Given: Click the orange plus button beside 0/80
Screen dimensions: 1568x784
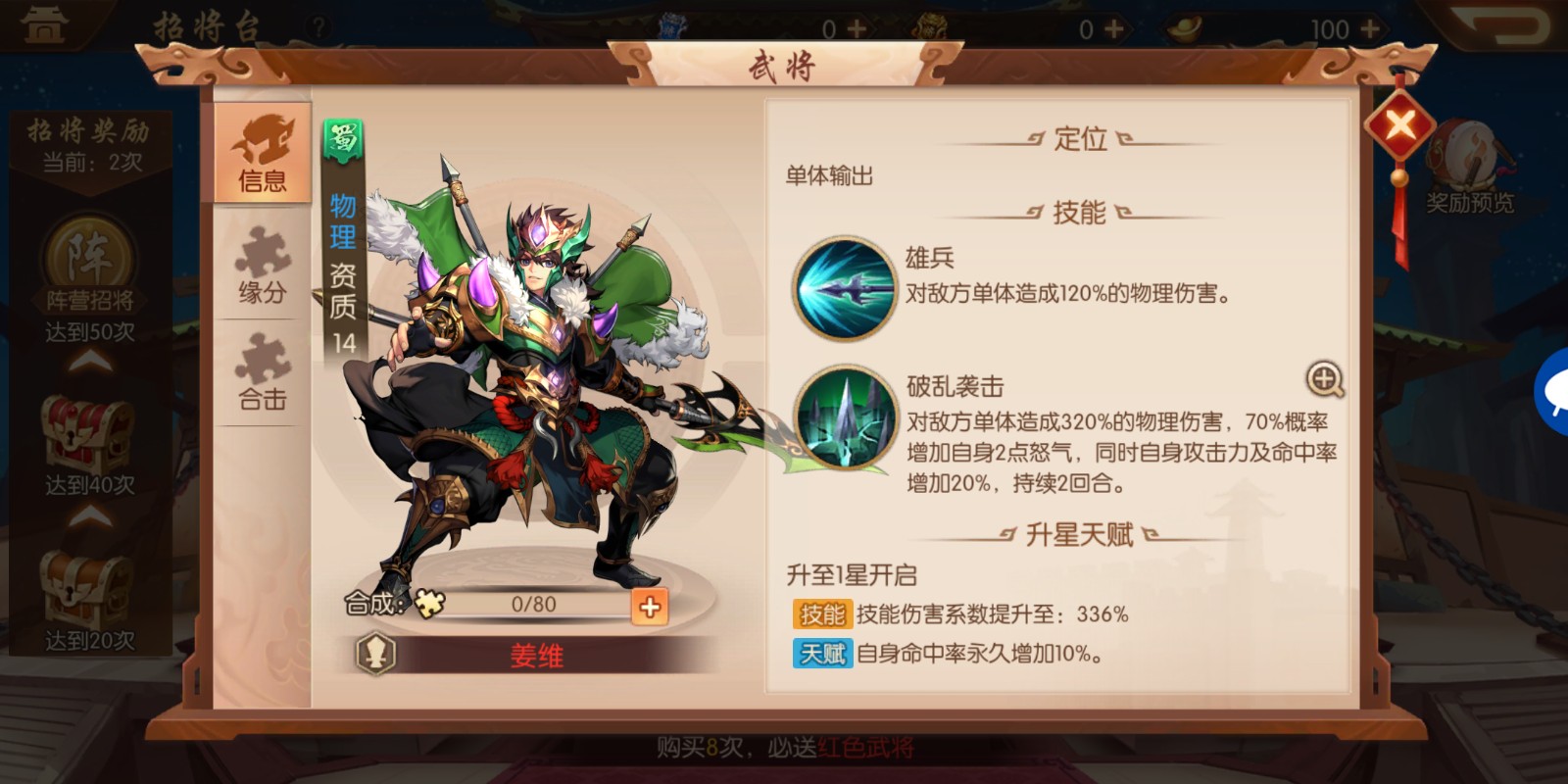Looking at the screenshot, I should pyautogui.click(x=648, y=608).
